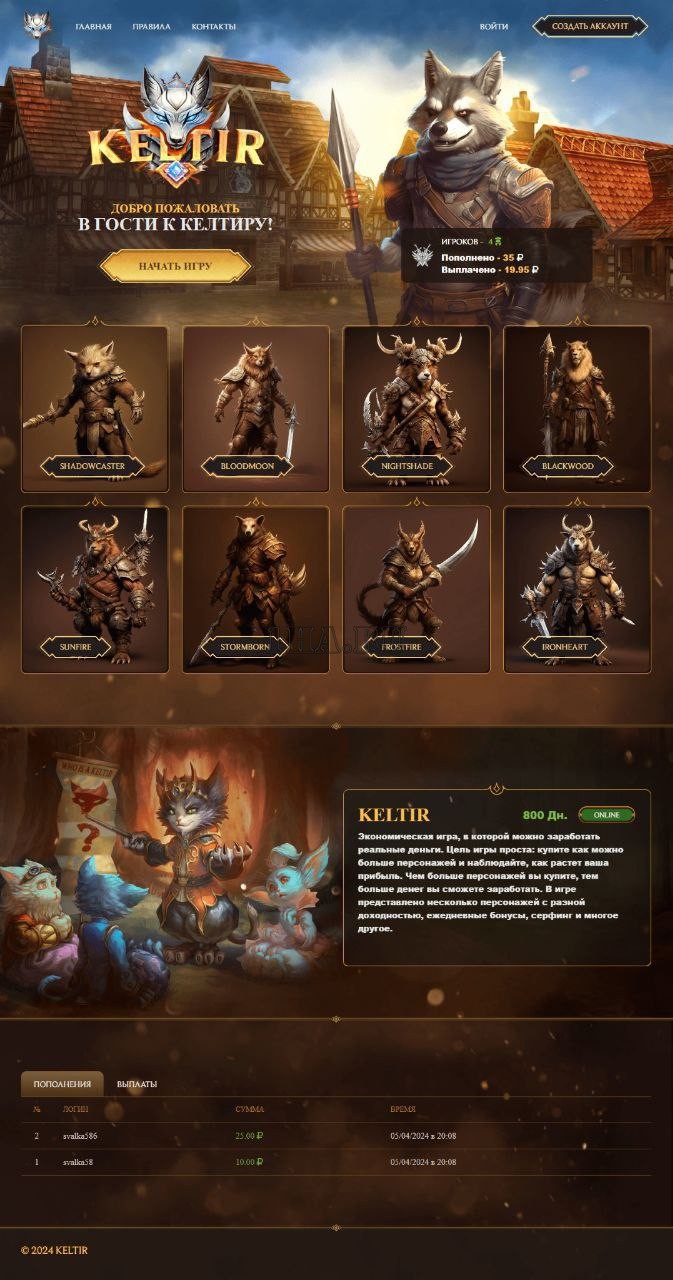The height and width of the screenshot is (1280, 673).
Task: Pick the Blackwood character card
Action: click(577, 408)
